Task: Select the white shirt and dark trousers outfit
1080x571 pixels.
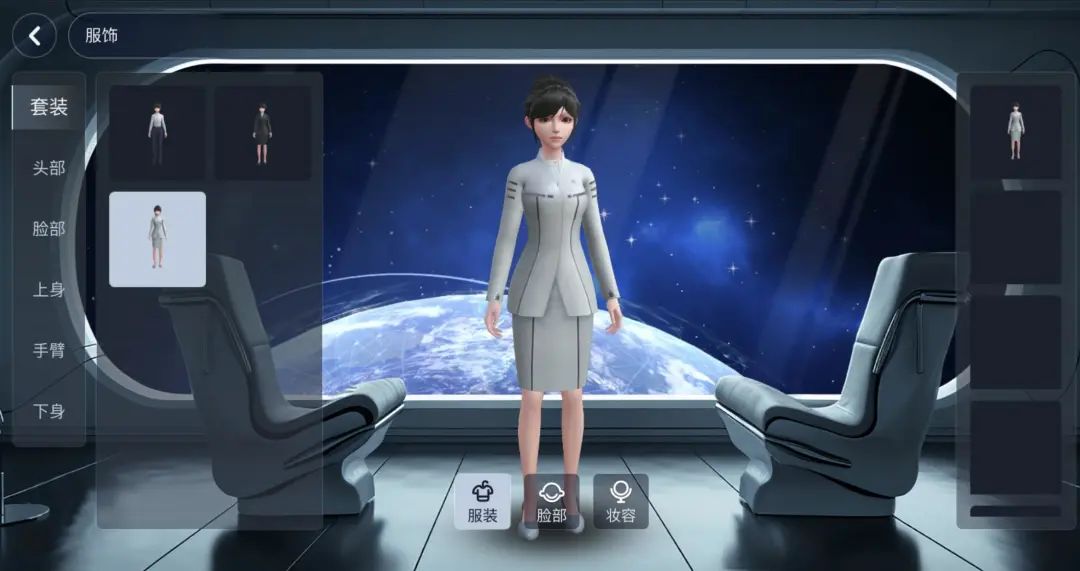Action: pyautogui.click(x=157, y=133)
